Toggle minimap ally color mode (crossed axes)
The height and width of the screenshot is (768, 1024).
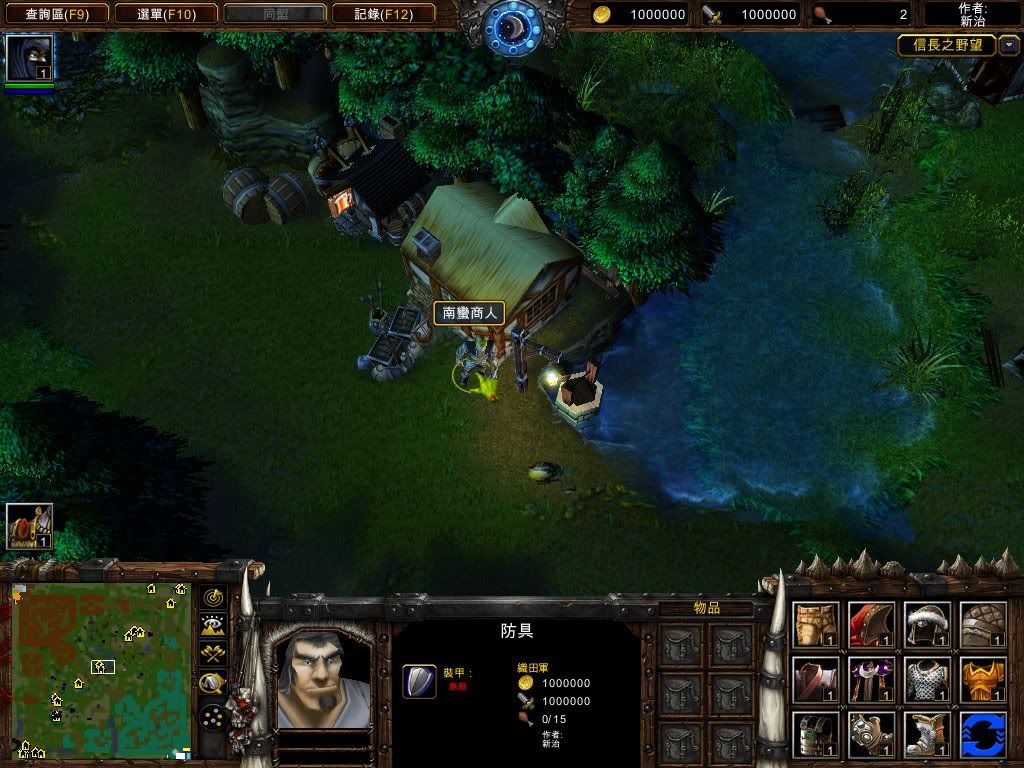pos(213,655)
